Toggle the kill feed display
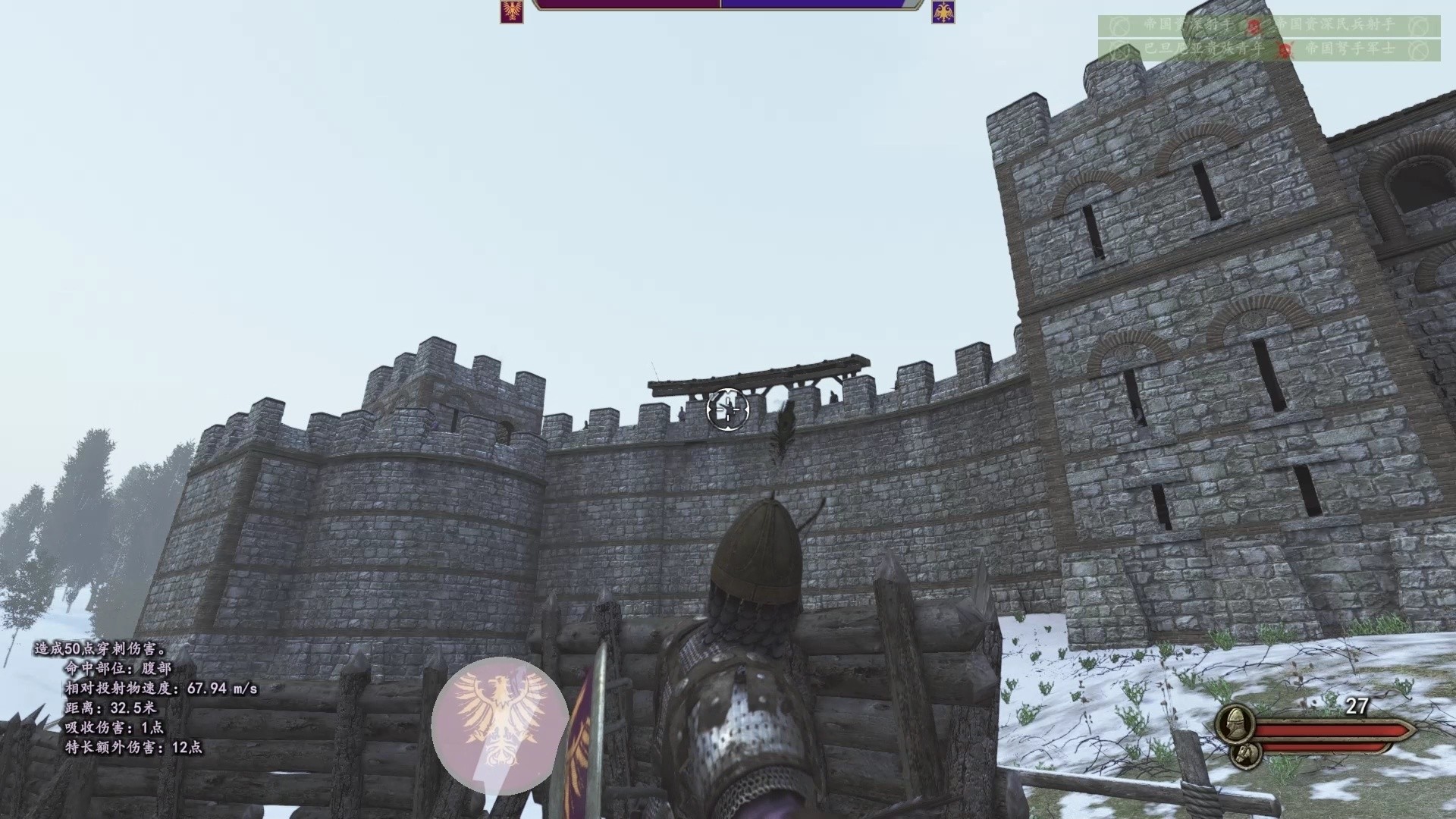This screenshot has height=819, width=1456. click(x=1274, y=38)
